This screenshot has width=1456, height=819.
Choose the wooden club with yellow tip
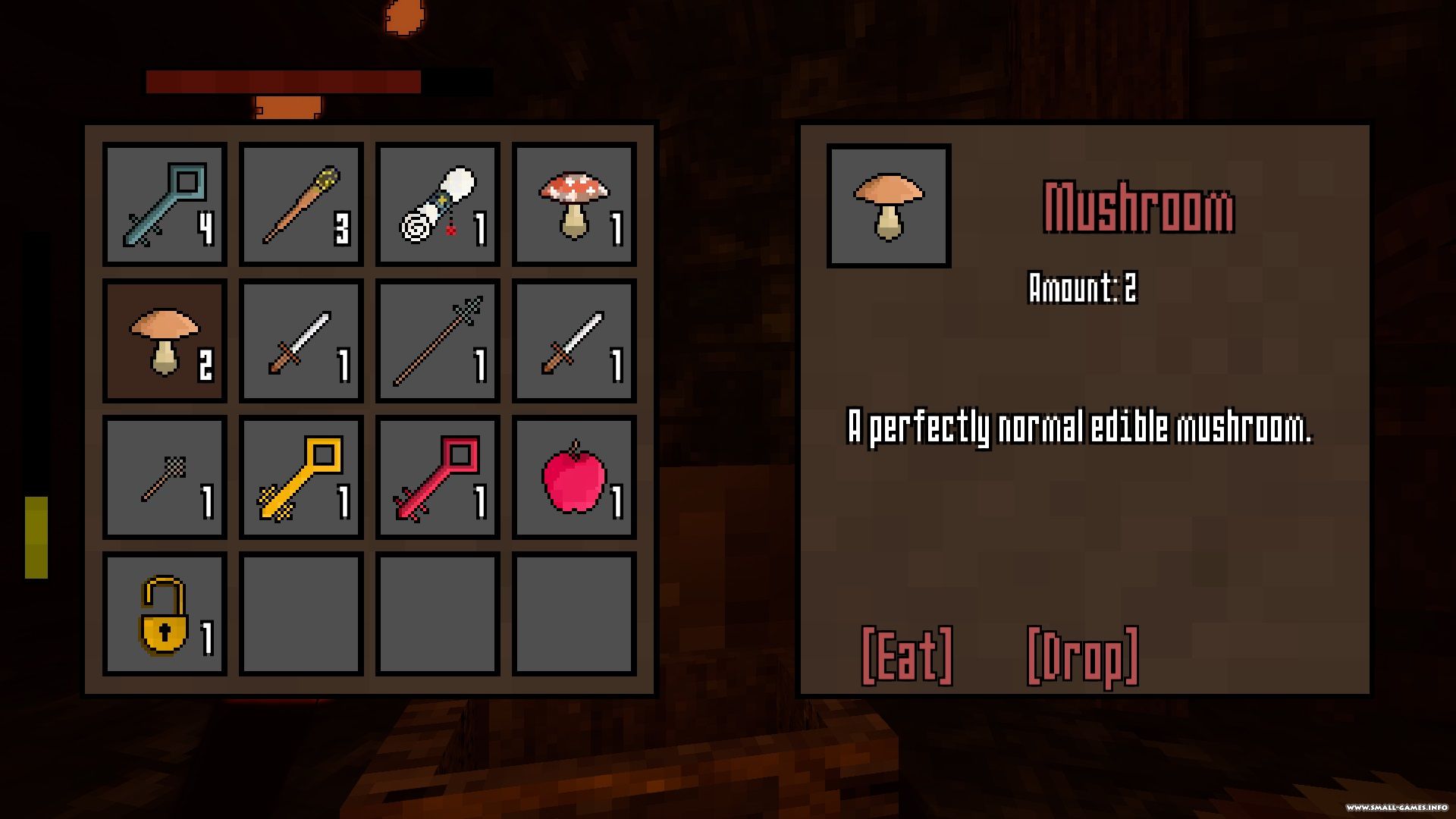coord(301,204)
